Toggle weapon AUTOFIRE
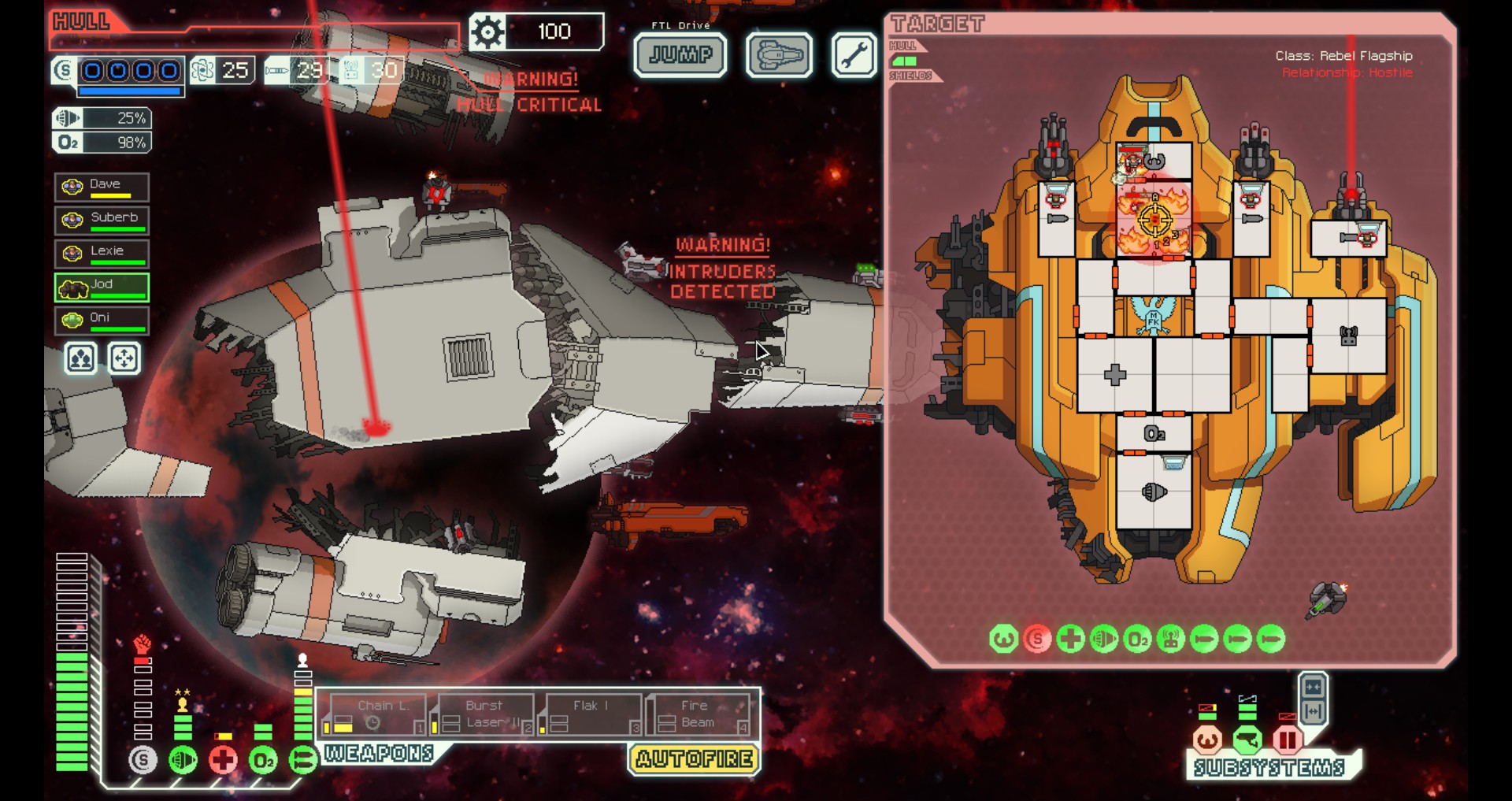Viewport: 1512px width, 801px height. (x=694, y=759)
